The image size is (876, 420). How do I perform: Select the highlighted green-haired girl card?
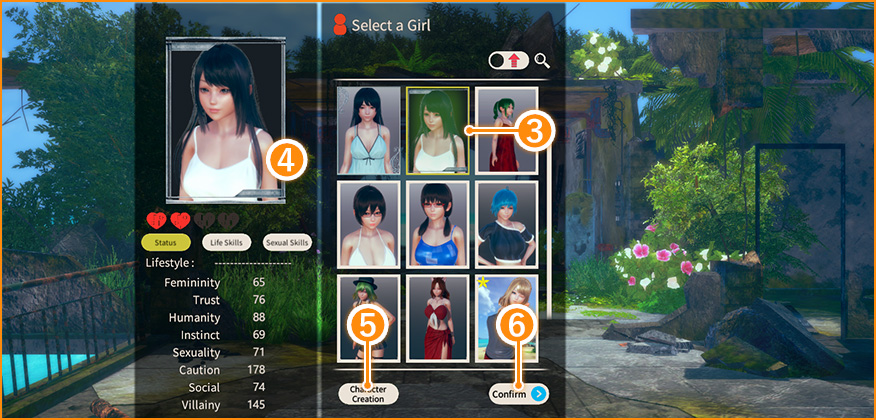coord(437,130)
